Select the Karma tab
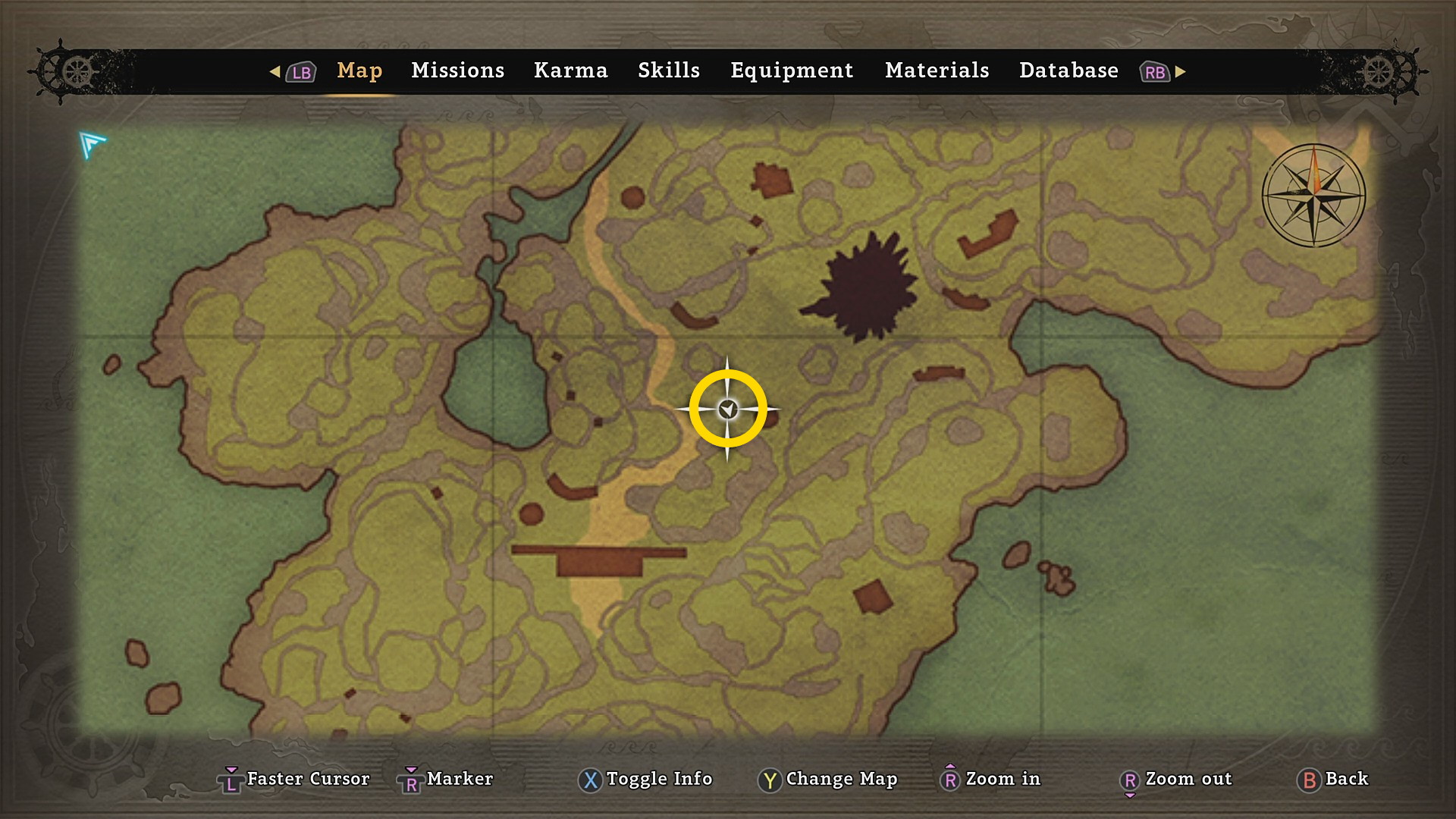The width and height of the screenshot is (1456, 819). click(x=570, y=71)
